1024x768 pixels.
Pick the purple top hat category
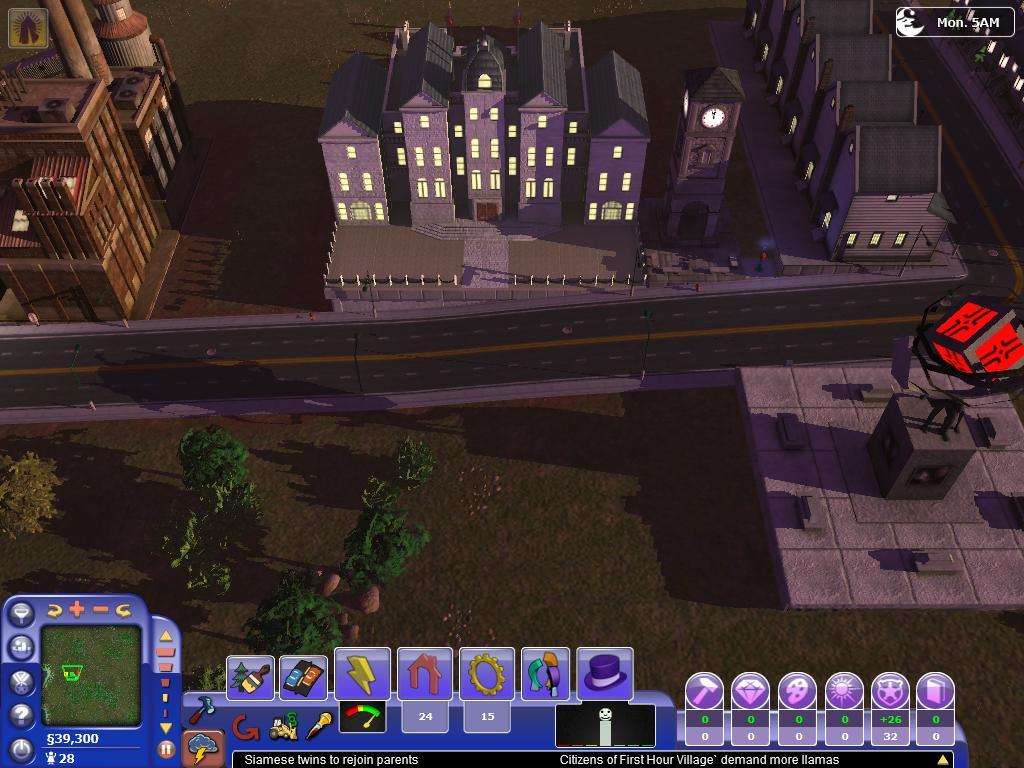pos(604,673)
